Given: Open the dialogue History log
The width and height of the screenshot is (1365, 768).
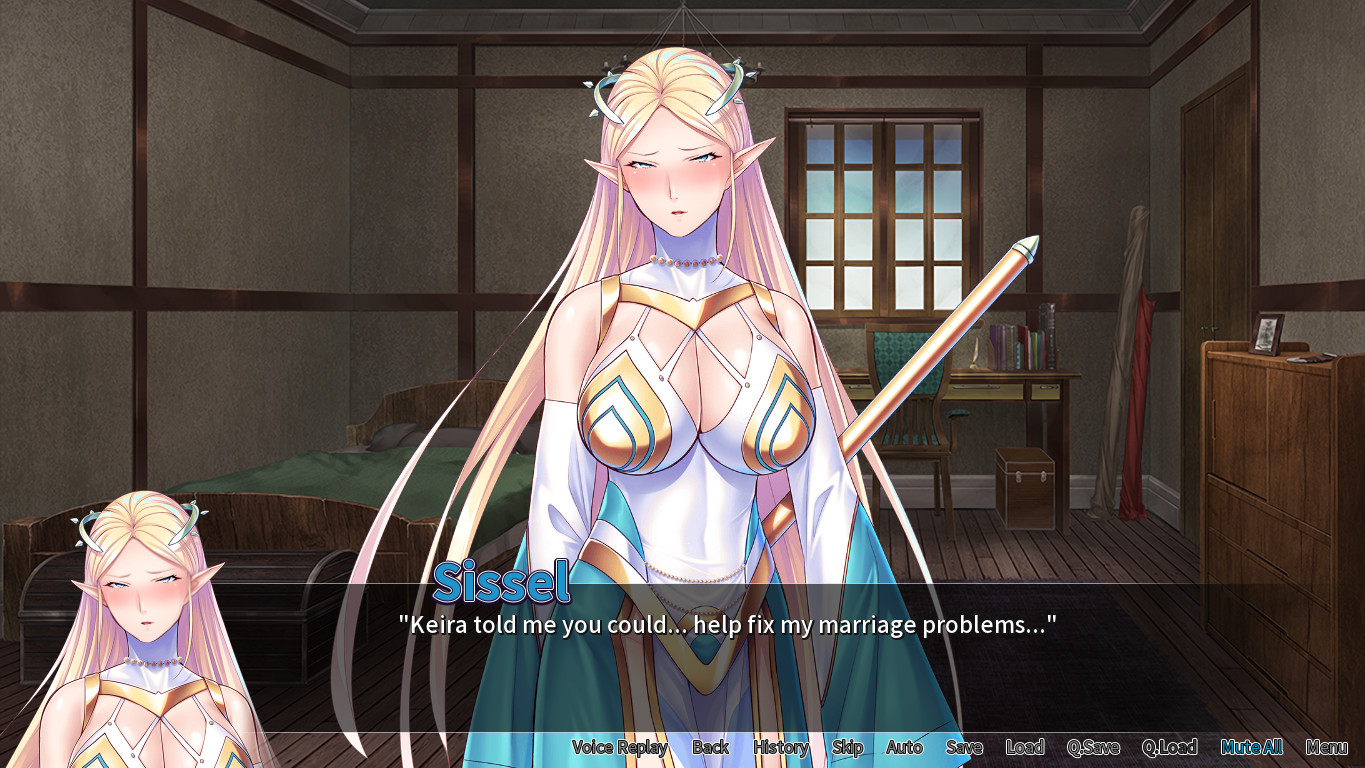Looking at the screenshot, I should [781, 747].
